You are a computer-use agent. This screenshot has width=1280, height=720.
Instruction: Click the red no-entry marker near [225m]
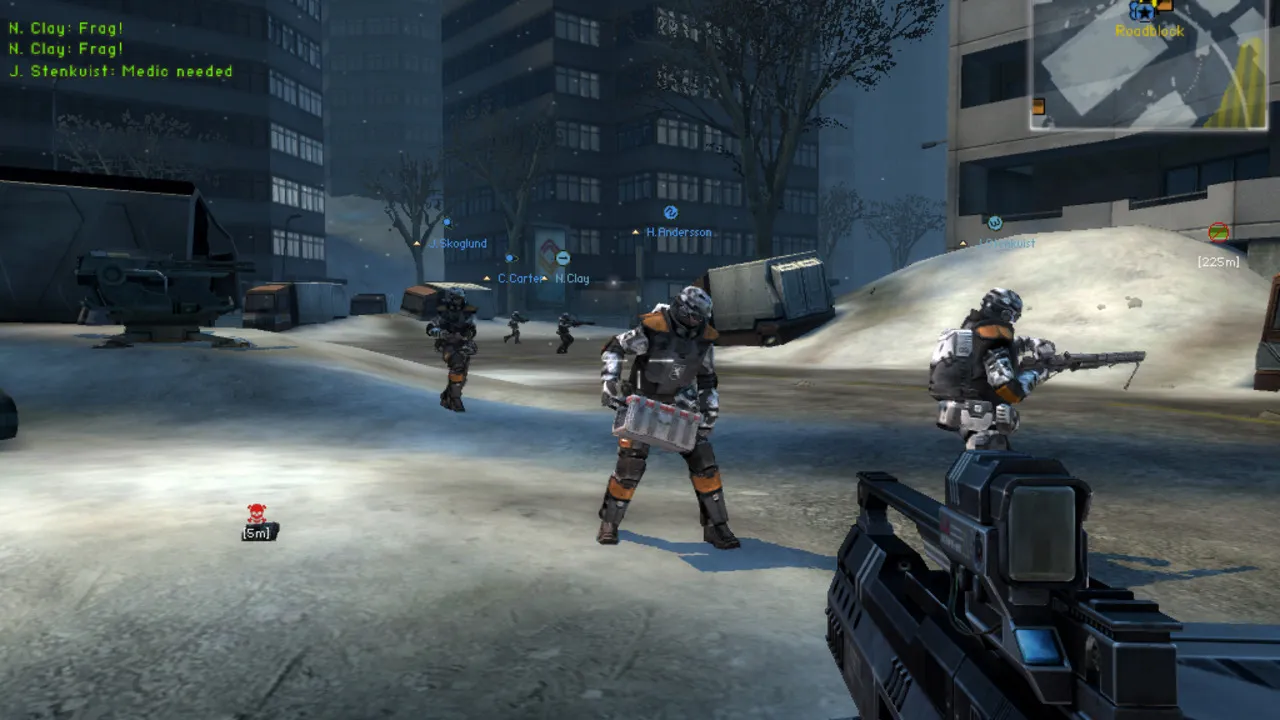[x=1218, y=232]
